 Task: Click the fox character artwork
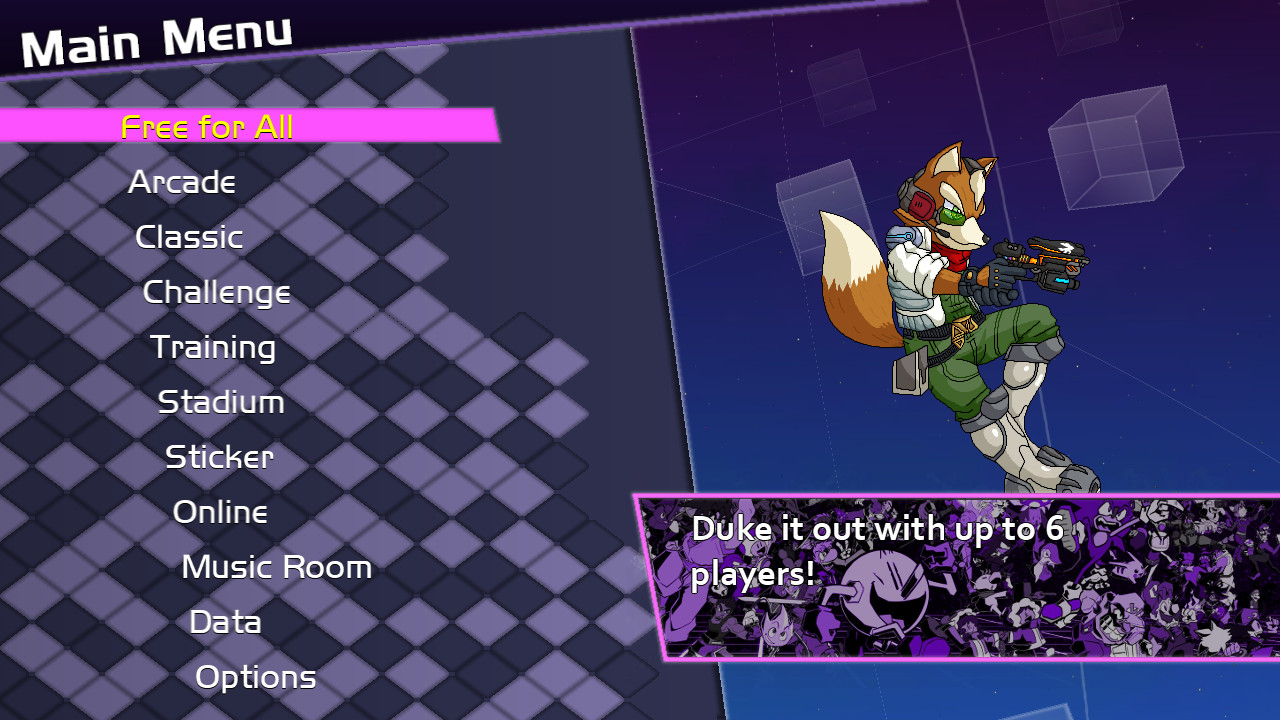pos(960,300)
